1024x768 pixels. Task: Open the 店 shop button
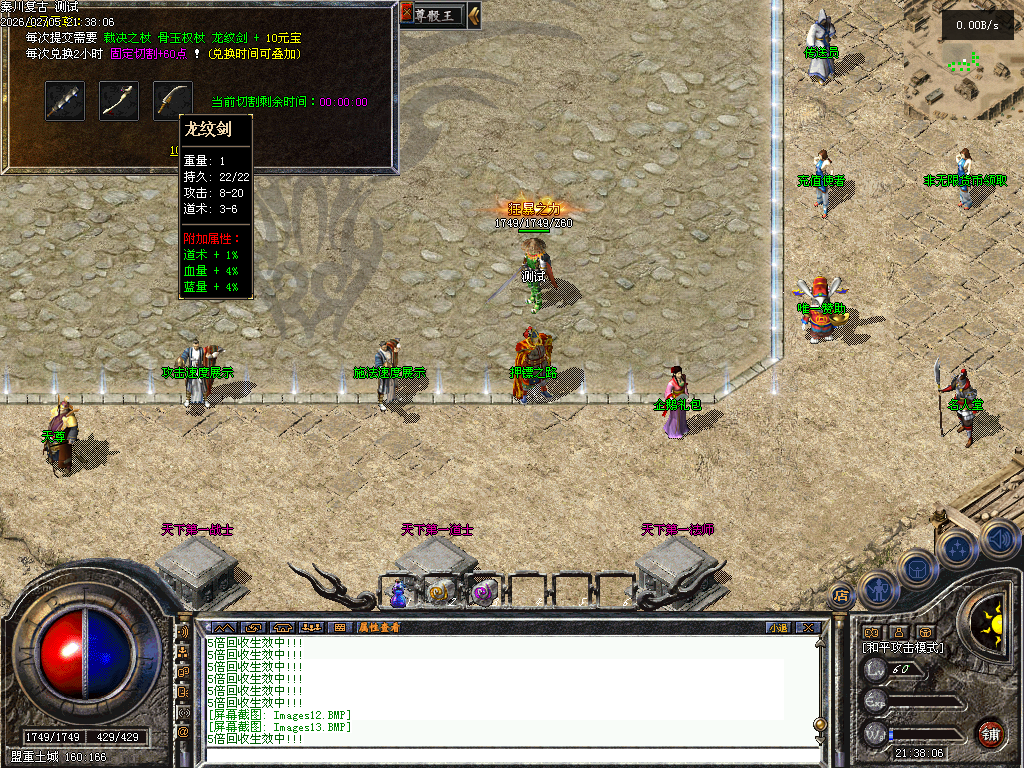(840, 594)
